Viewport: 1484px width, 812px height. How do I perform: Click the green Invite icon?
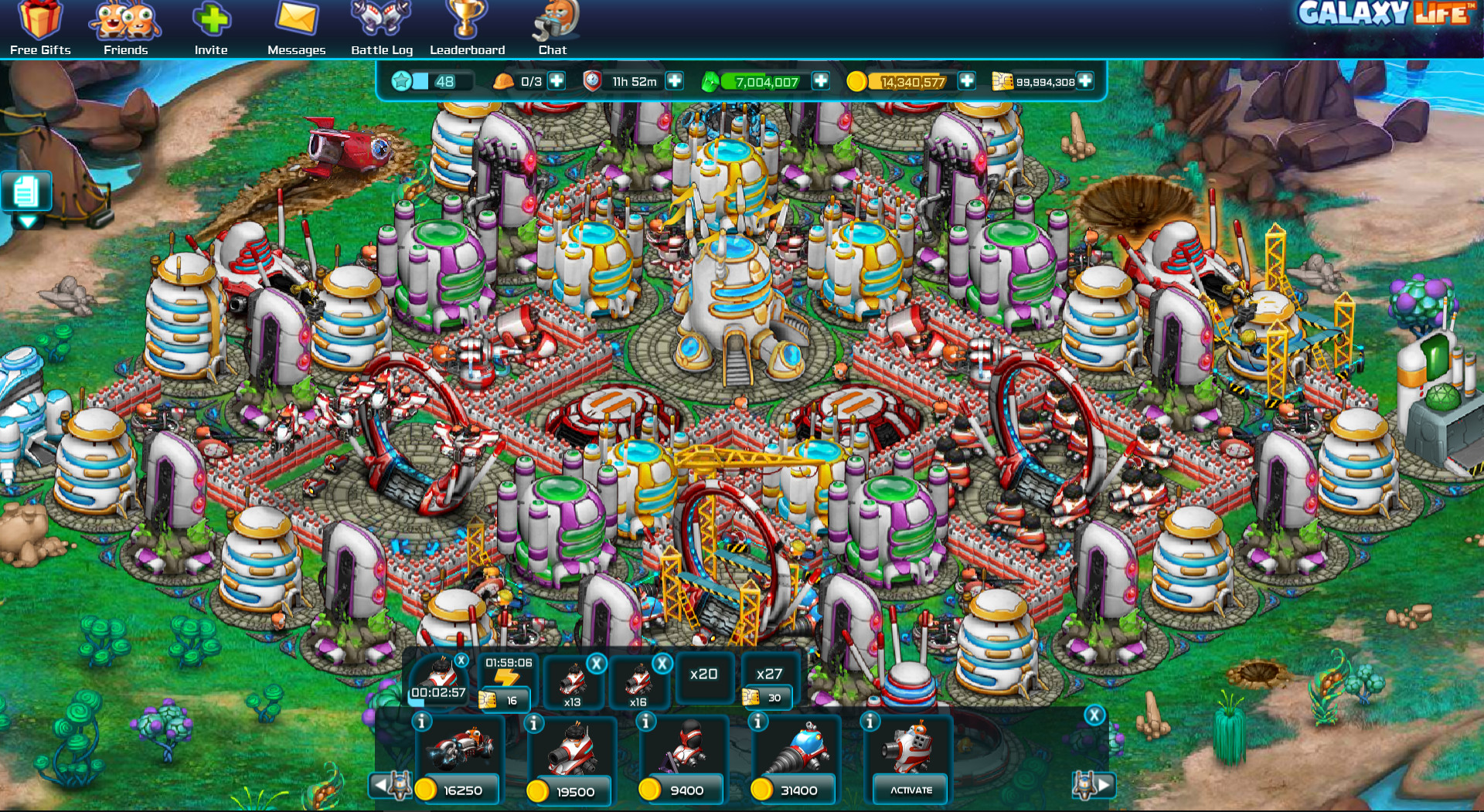(x=211, y=19)
